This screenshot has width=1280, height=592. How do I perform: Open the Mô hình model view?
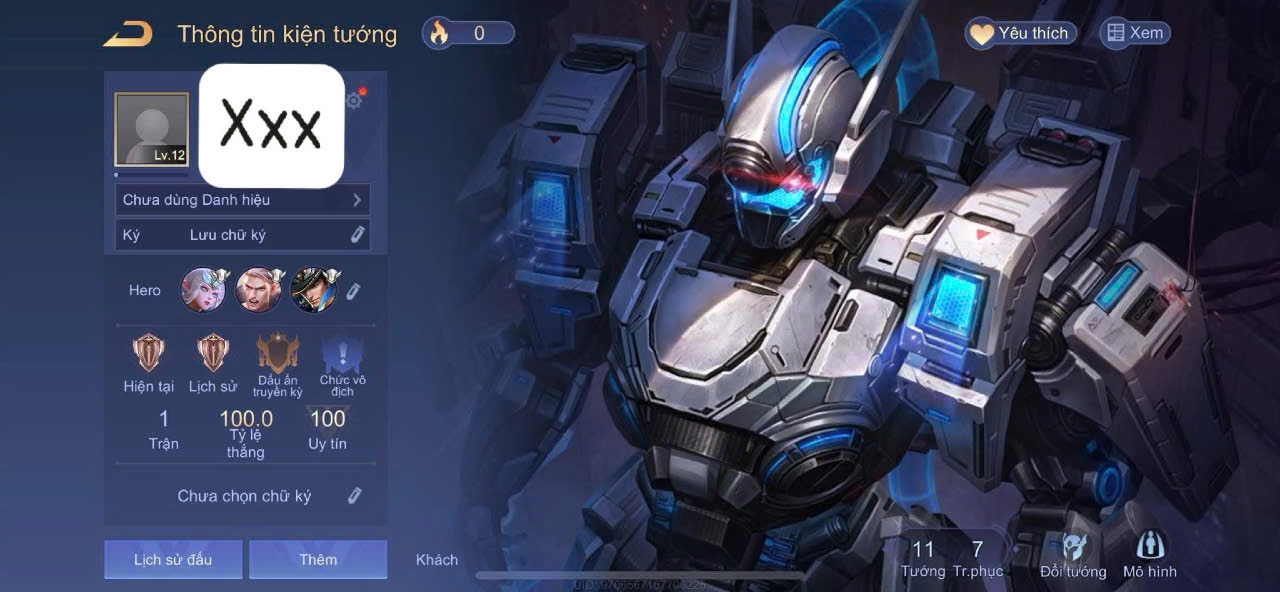coord(1149,555)
